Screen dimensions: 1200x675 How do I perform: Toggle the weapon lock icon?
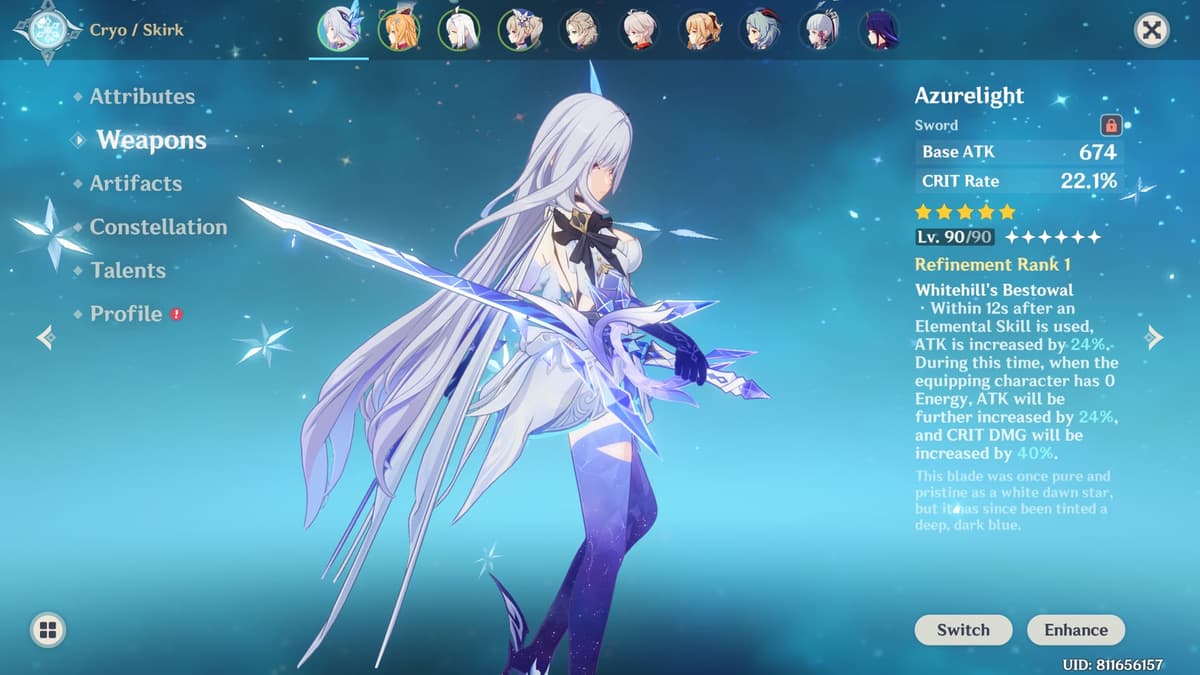(1110, 126)
